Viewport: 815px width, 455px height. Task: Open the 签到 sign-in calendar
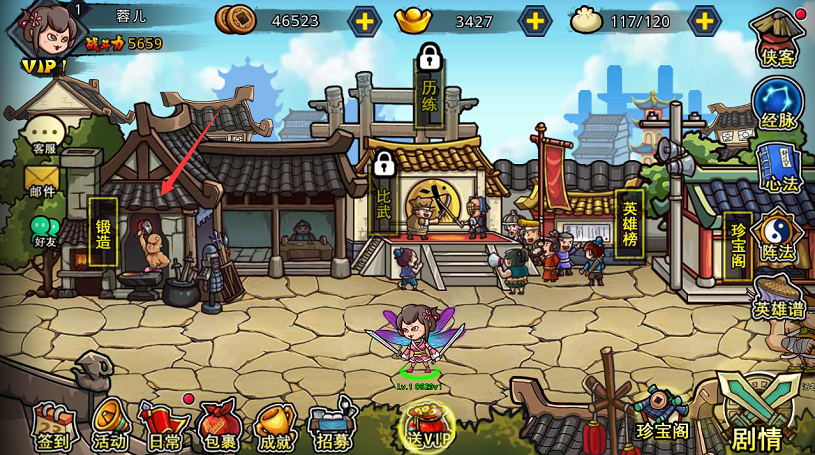point(55,424)
